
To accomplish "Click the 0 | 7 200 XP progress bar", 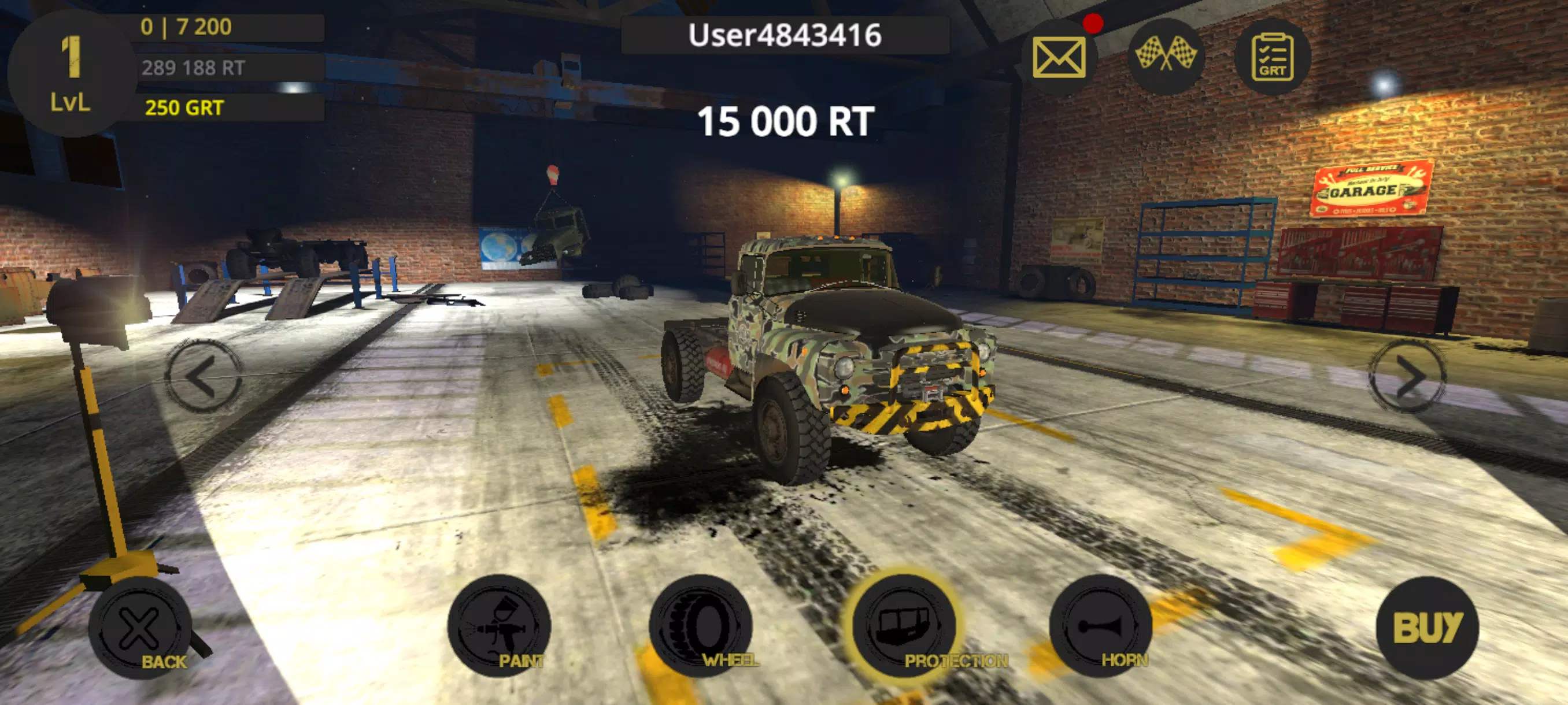I will point(187,27).
